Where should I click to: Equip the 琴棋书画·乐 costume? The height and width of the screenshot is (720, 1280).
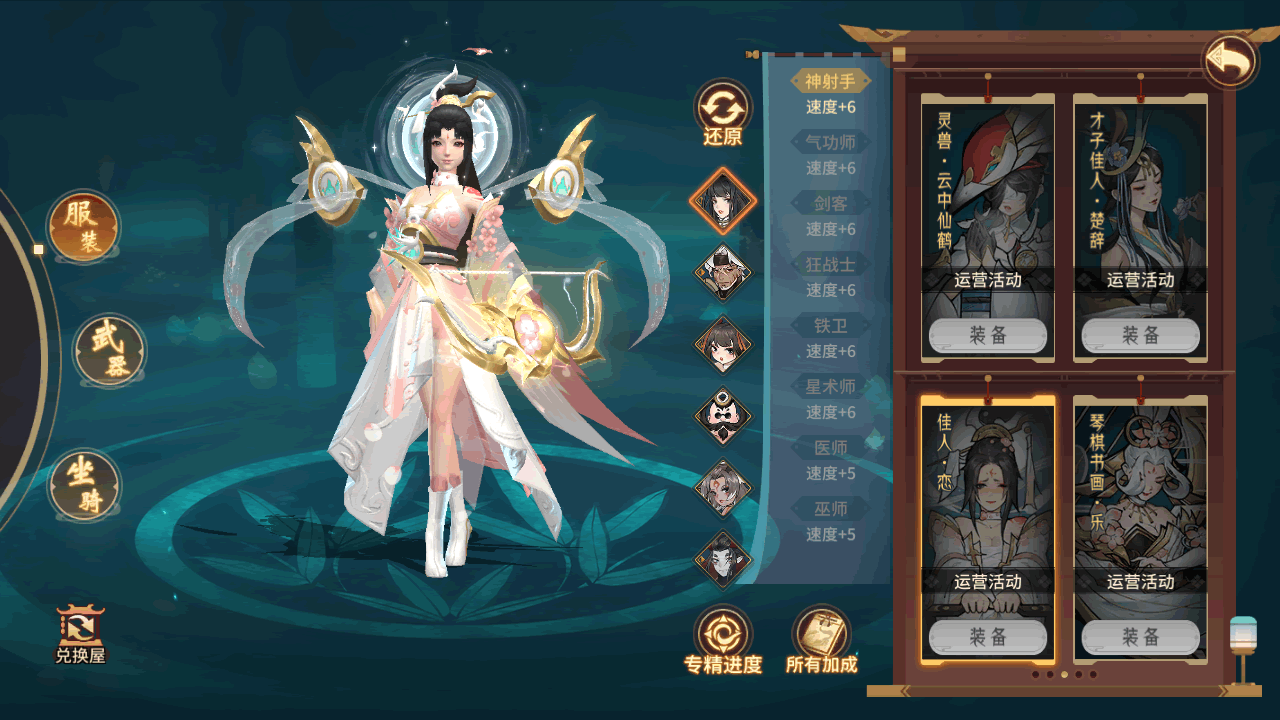tap(1140, 637)
